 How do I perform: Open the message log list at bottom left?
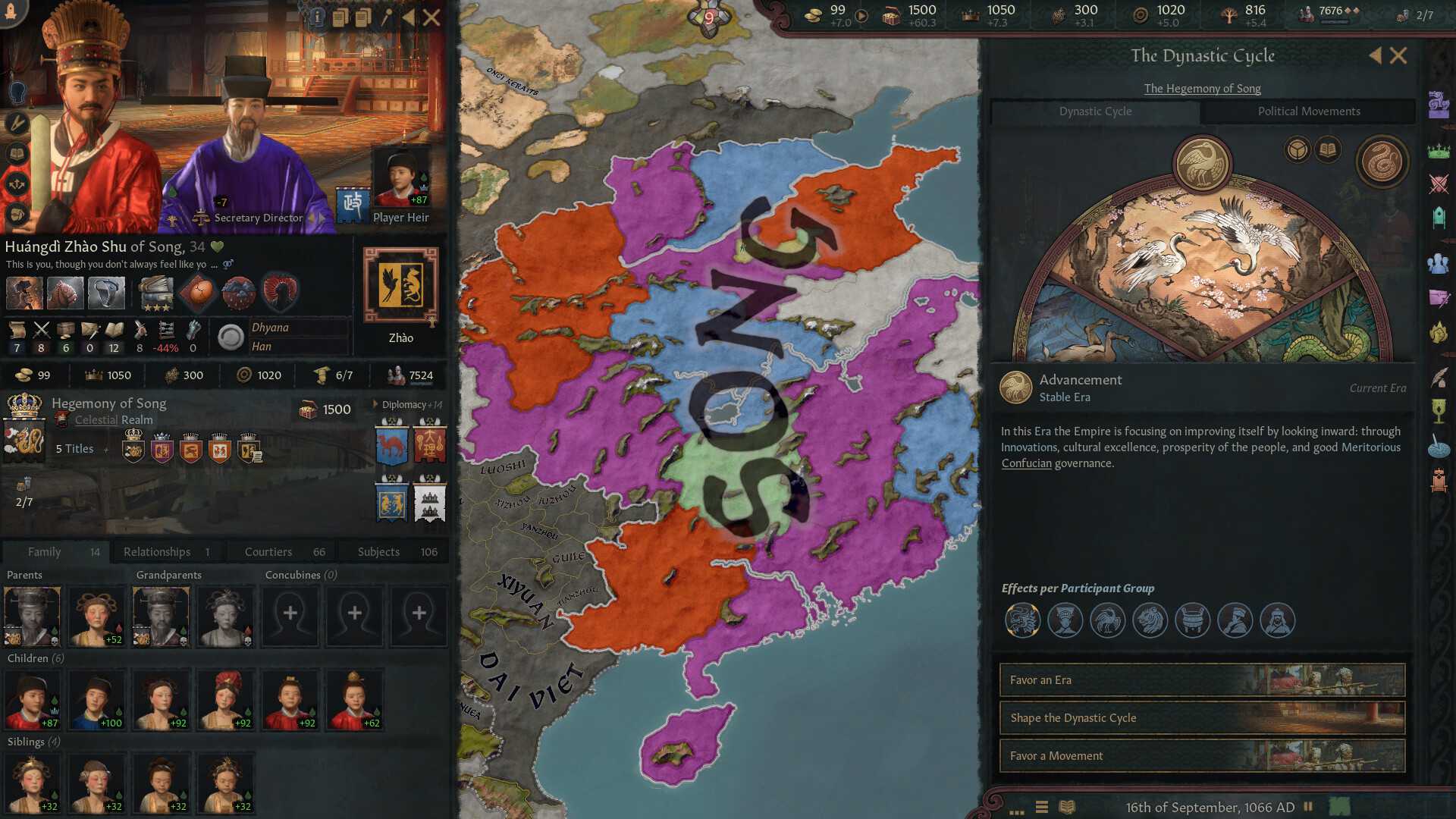[1040, 808]
